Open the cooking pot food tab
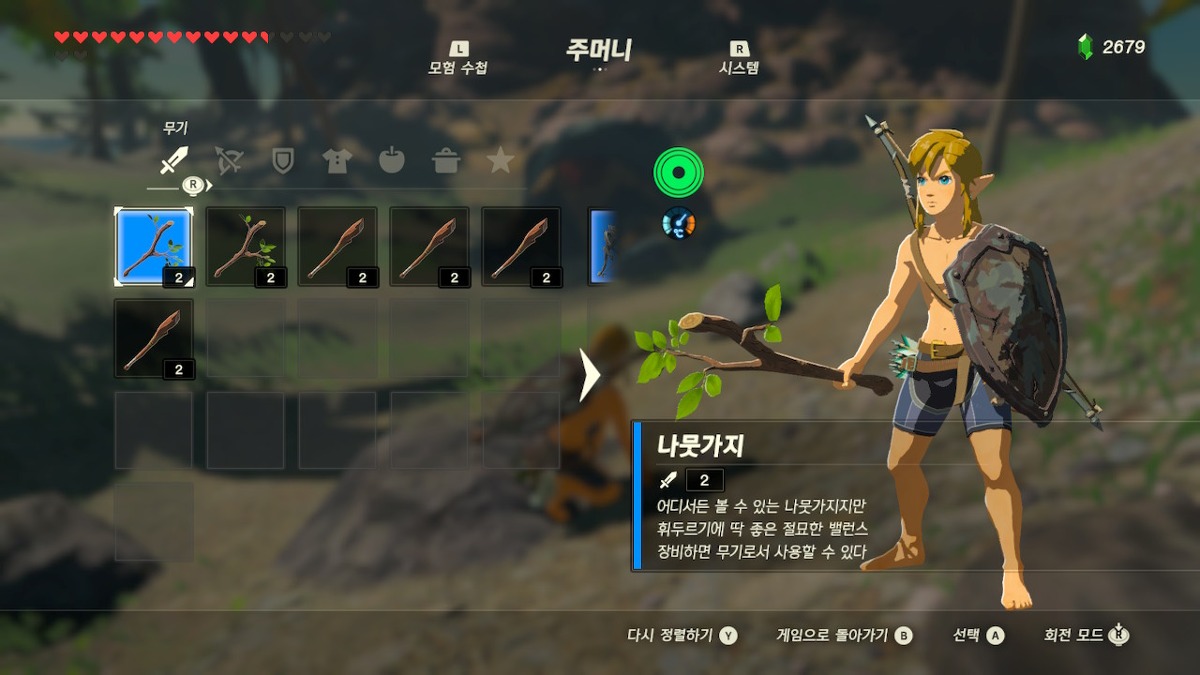Image resolution: width=1200 pixels, height=675 pixels. tap(446, 160)
